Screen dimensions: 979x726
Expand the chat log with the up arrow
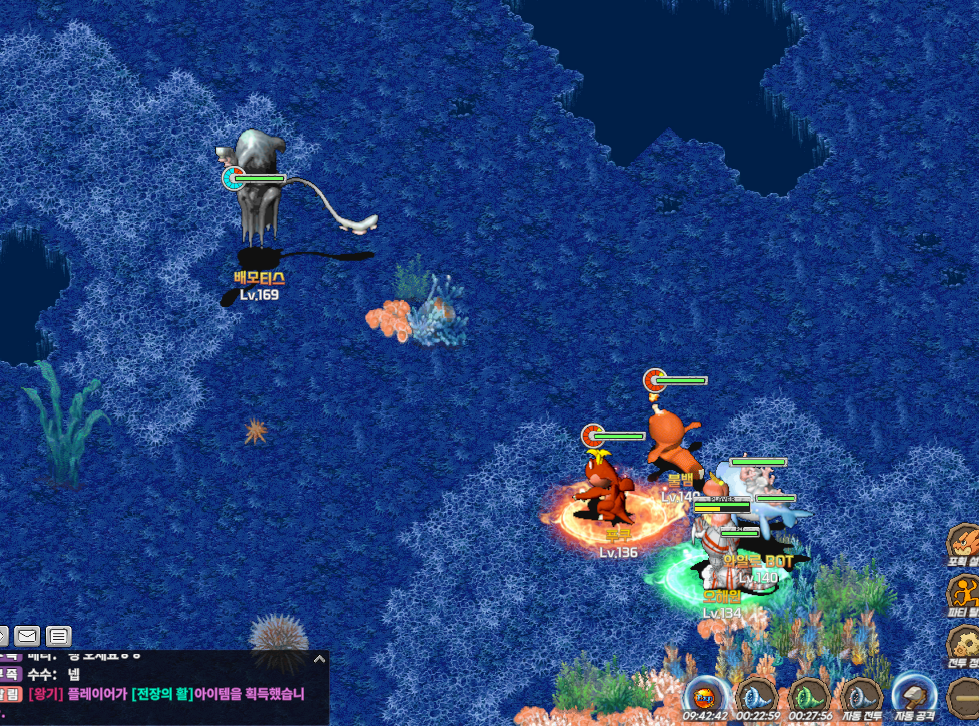click(x=319, y=659)
